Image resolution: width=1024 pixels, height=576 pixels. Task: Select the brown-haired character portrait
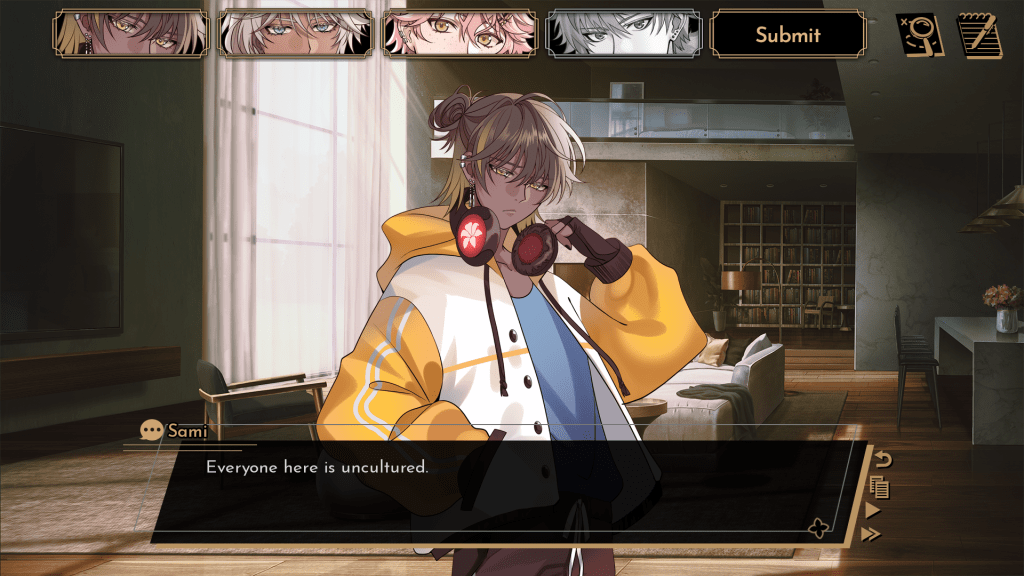(x=131, y=35)
